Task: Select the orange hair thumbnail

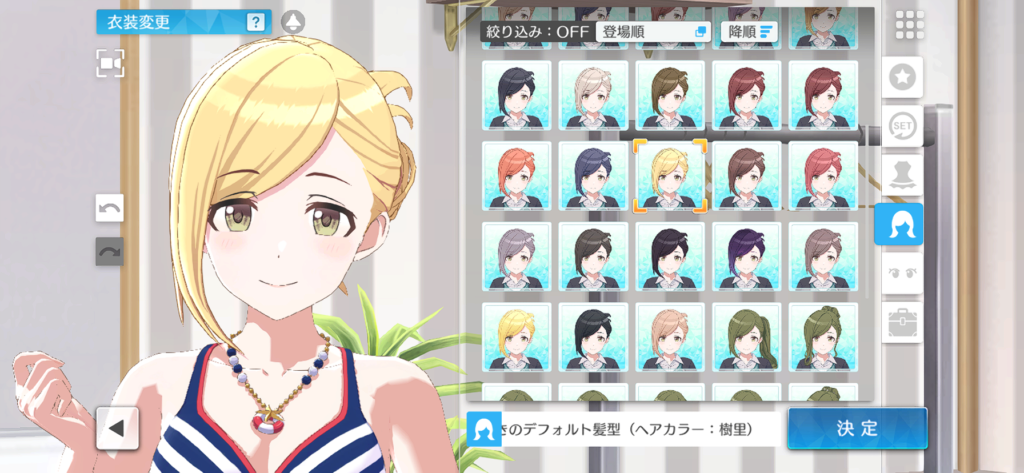Action: (x=516, y=175)
